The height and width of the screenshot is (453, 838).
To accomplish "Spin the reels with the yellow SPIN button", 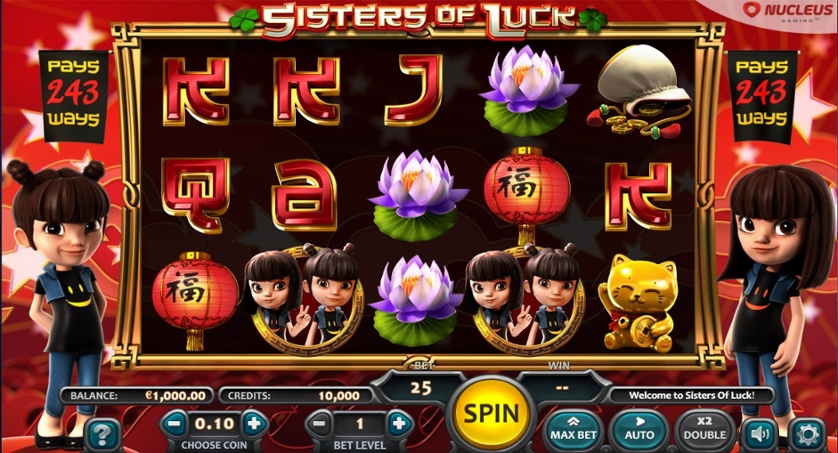I will click(x=490, y=412).
